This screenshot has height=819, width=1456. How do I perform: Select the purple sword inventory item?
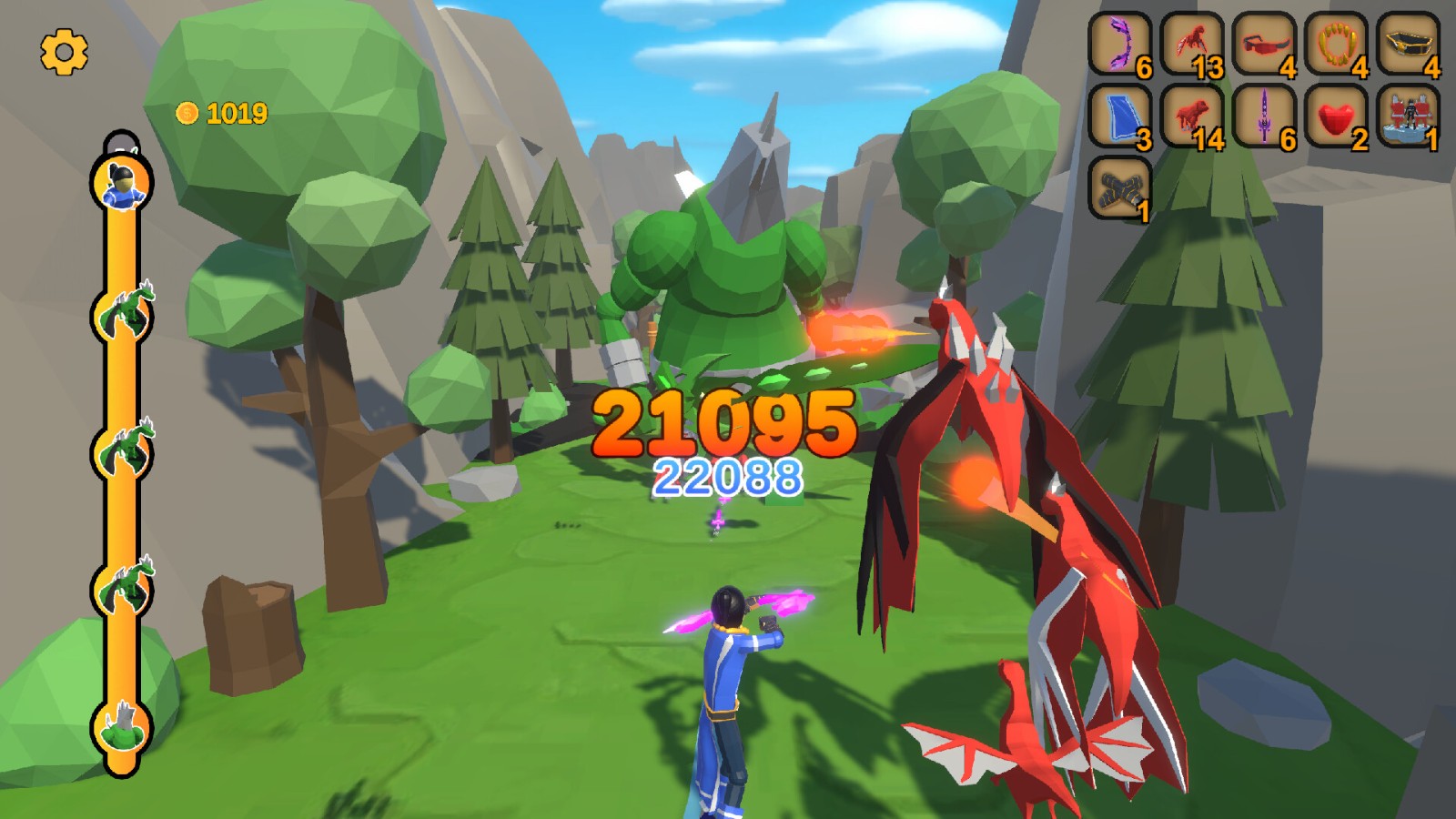[1267, 118]
